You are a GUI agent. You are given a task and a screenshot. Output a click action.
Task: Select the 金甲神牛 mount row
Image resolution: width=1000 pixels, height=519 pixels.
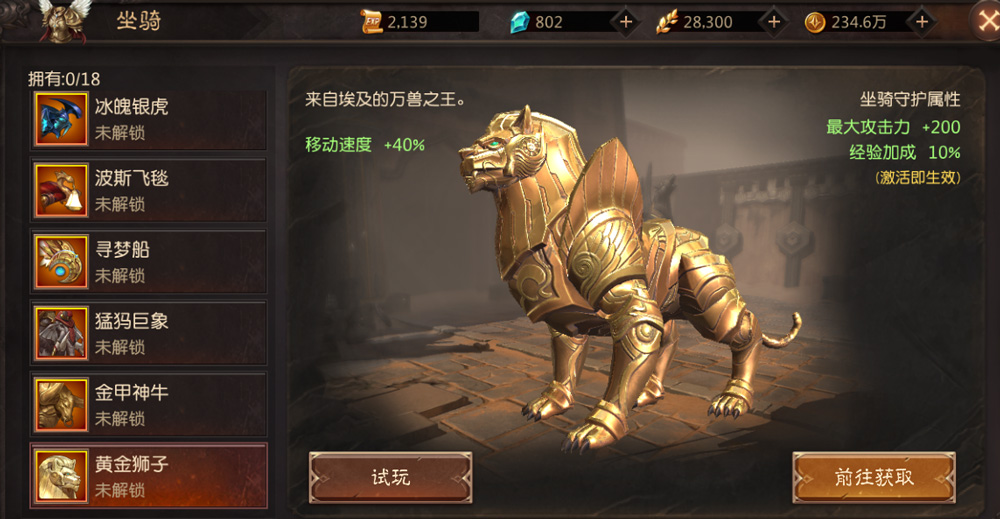point(148,404)
